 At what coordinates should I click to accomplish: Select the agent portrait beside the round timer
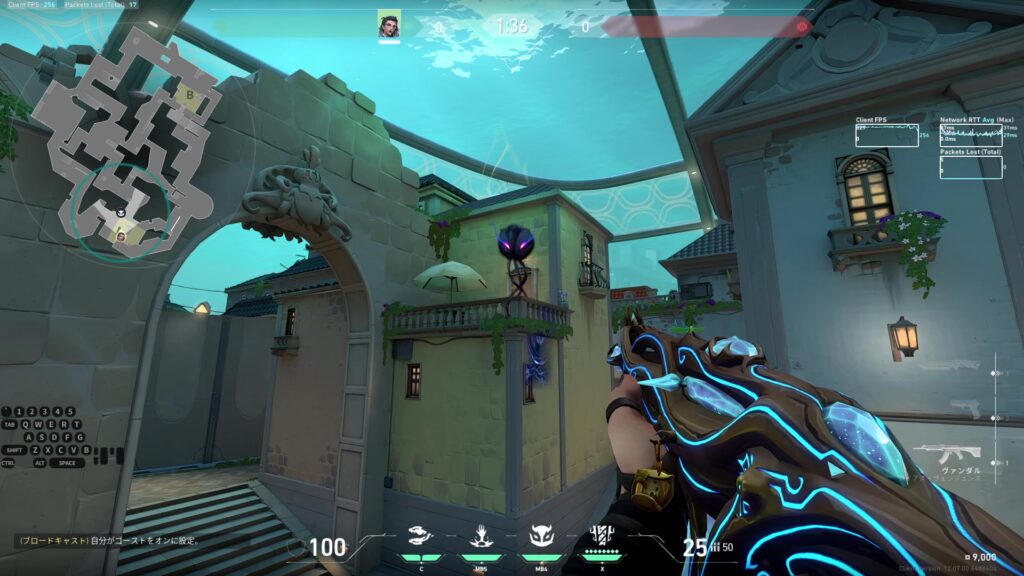[x=389, y=25]
